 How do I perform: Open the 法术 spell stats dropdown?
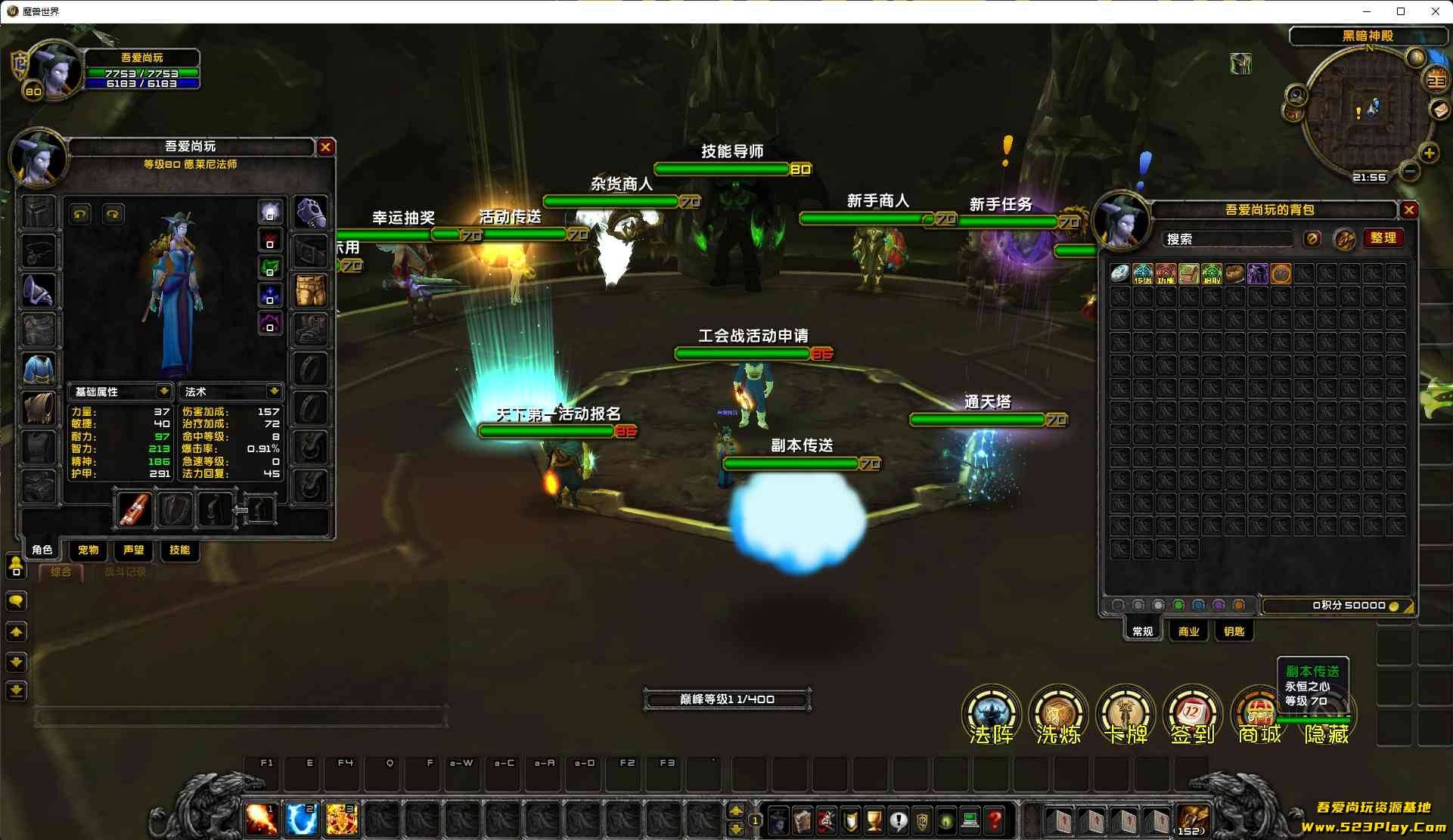274,391
